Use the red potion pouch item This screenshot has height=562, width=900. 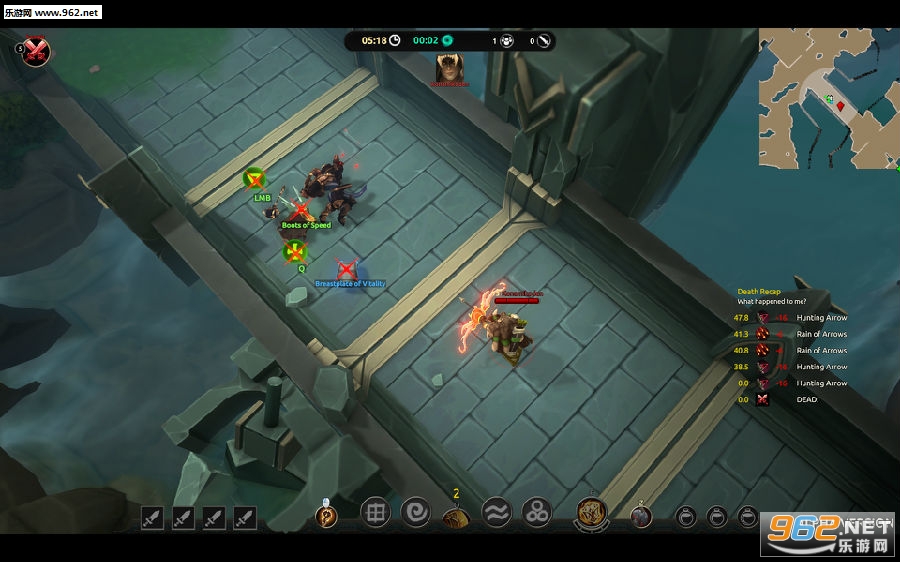point(641,516)
